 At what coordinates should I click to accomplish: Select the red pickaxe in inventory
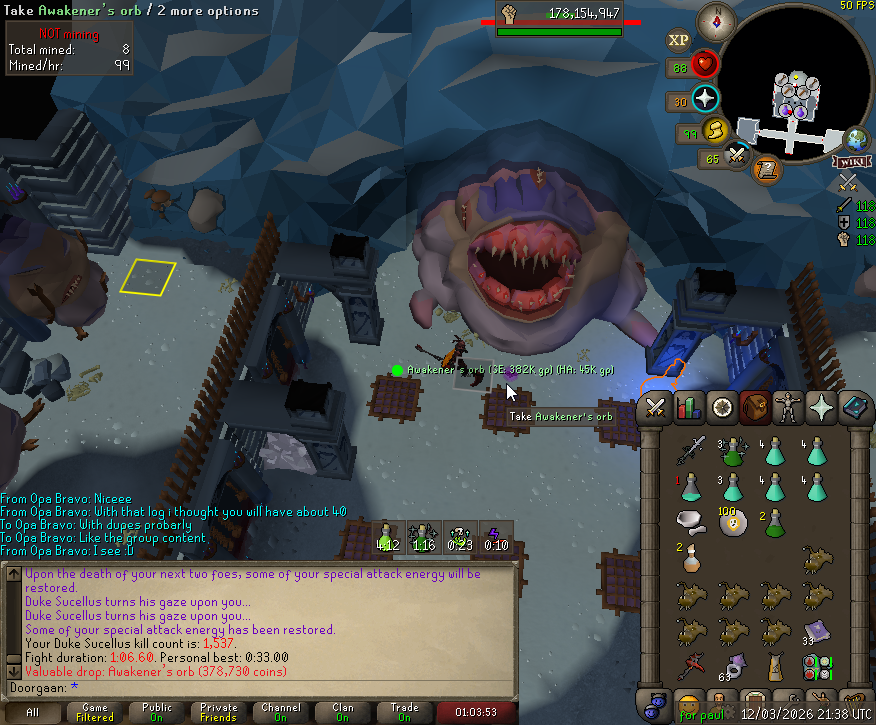690,665
